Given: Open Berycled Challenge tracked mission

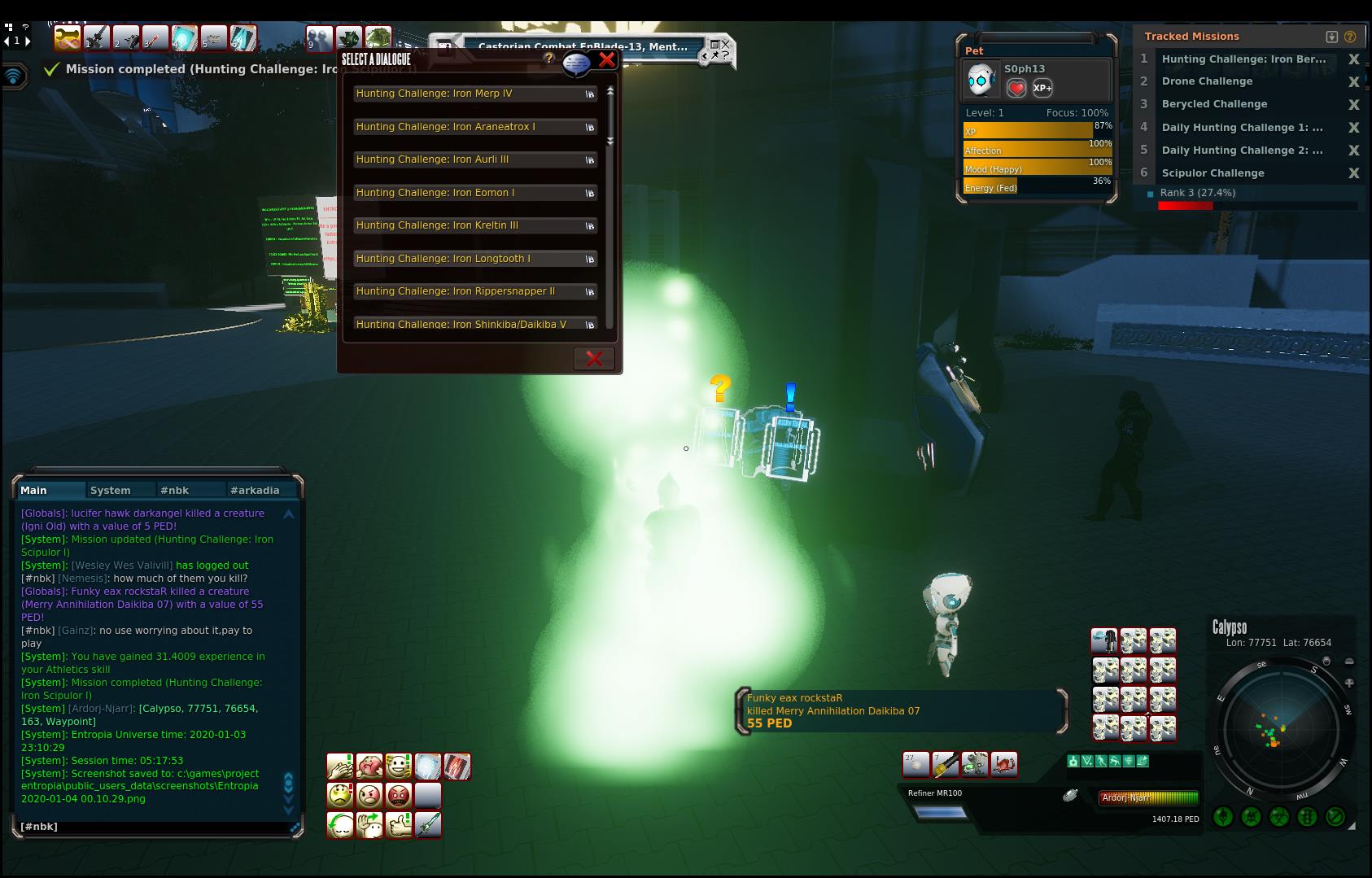Looking at the screenshot, I should coord(1214,104).
